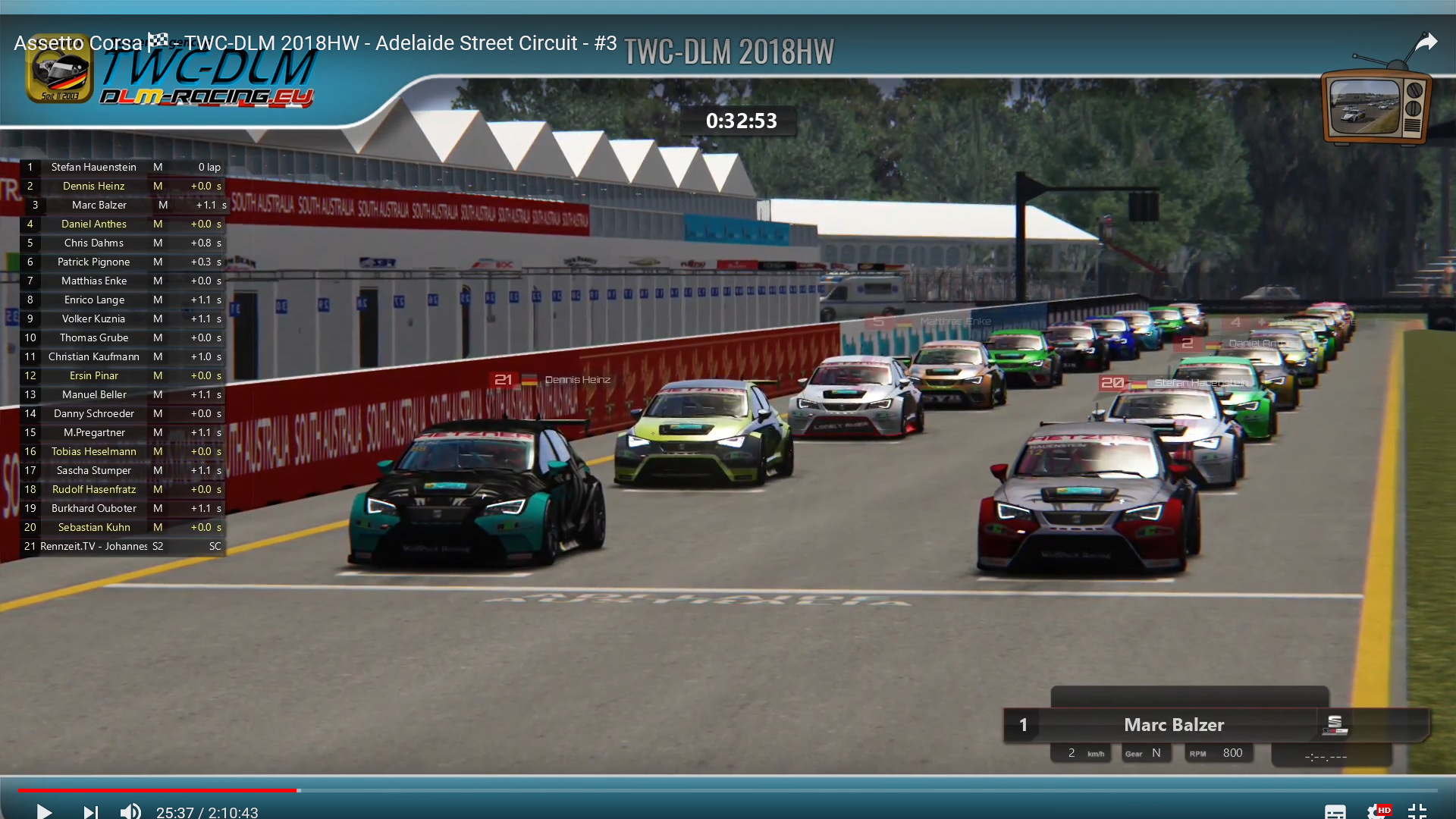Open the video title link
This screenshot has width=1456, height=819.
tap(315, 43)
